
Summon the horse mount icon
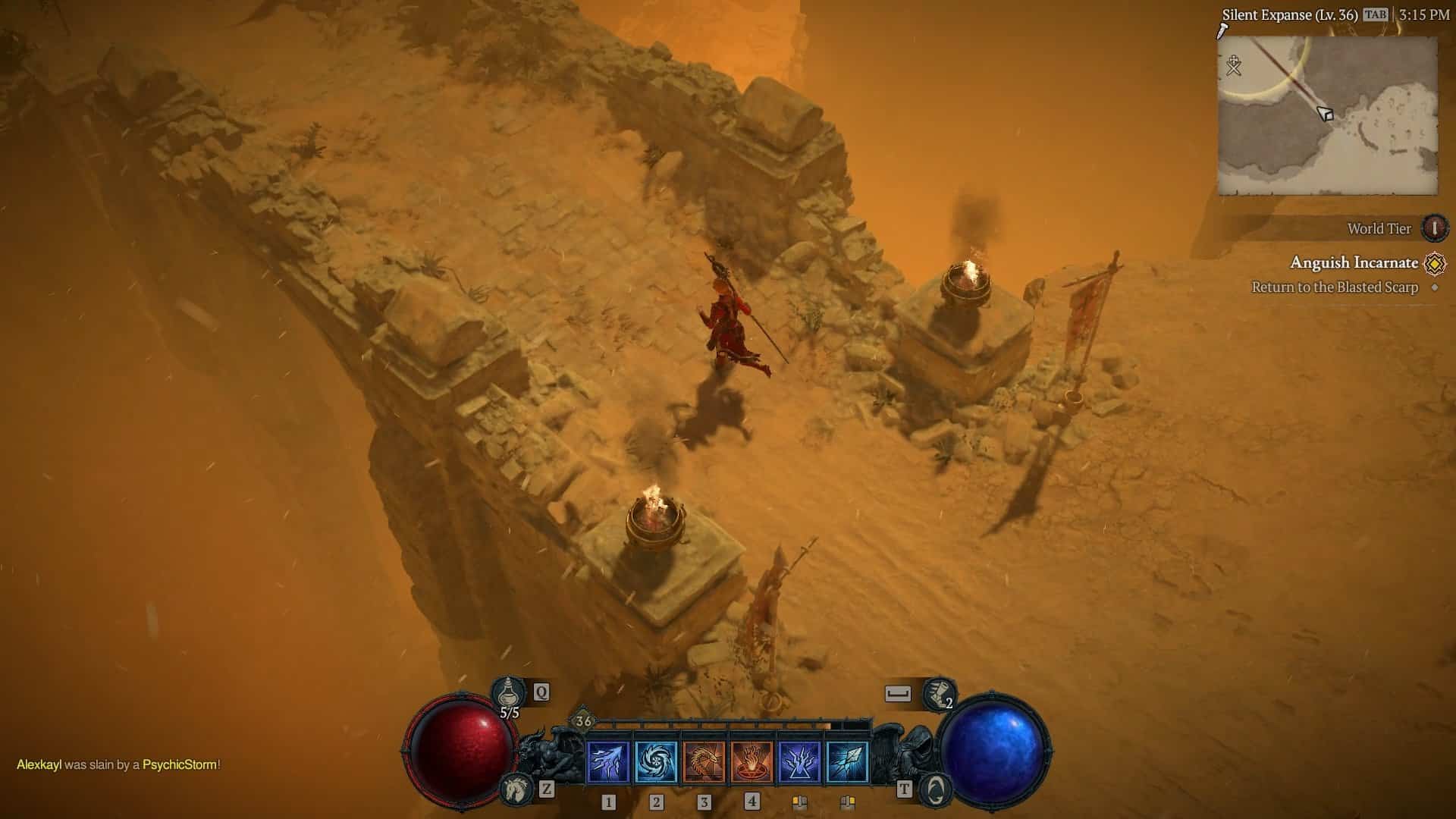click(517, 789)
